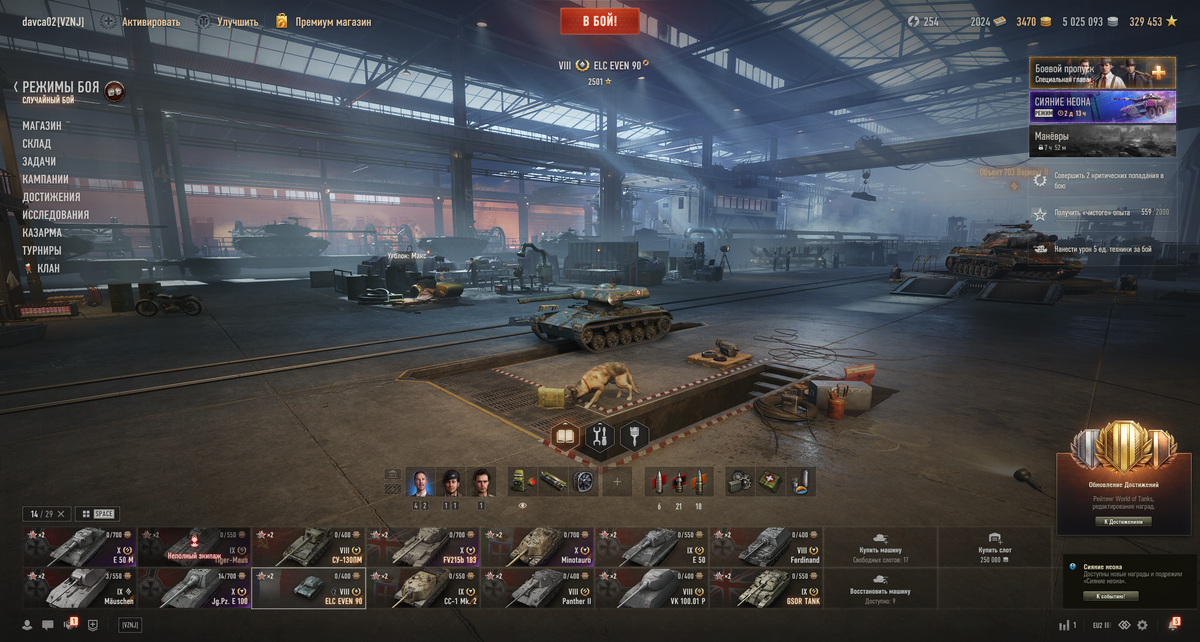Select the E 50 M tank in carousel
The height and width of the screenshot is (642, 1200).
[79, 547]
